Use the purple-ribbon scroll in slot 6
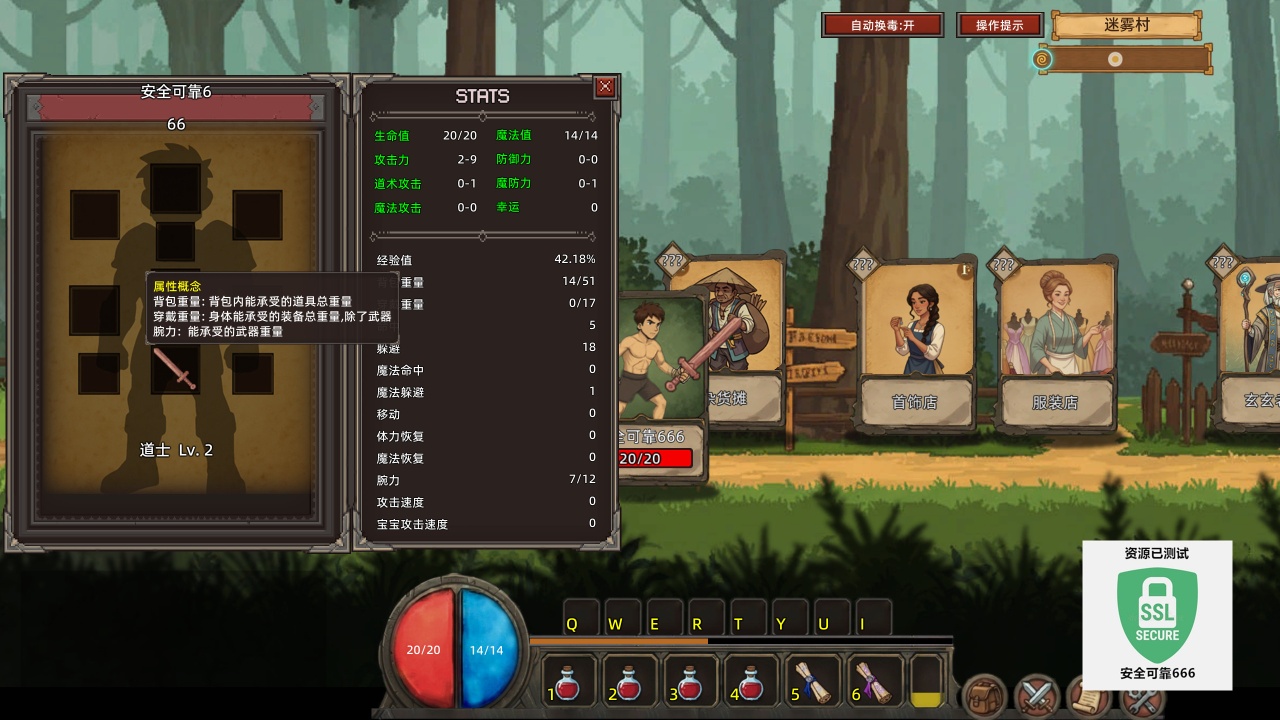Image resolution: width=1280 pixels, height=720 pixels. (873, 681)
